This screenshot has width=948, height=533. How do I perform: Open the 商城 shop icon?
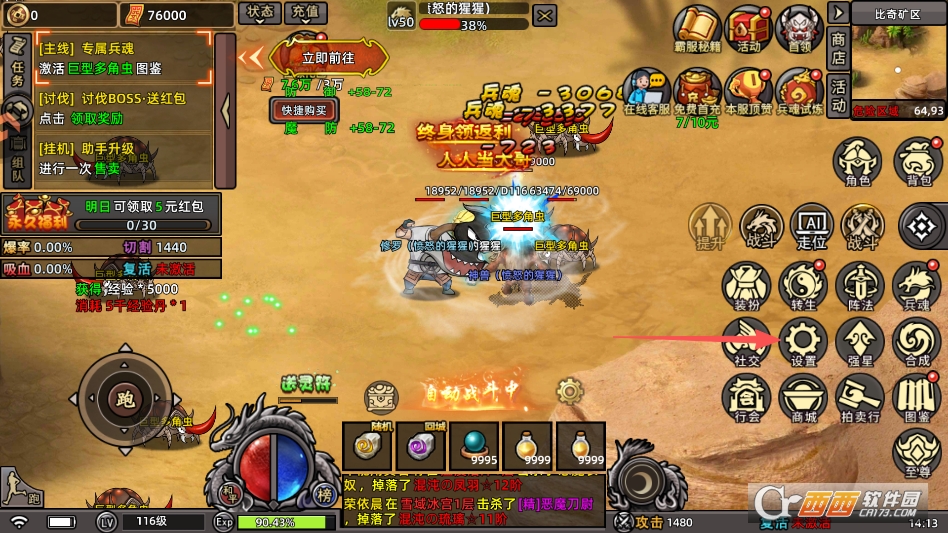pyautogui.click(x=804, y=397)
